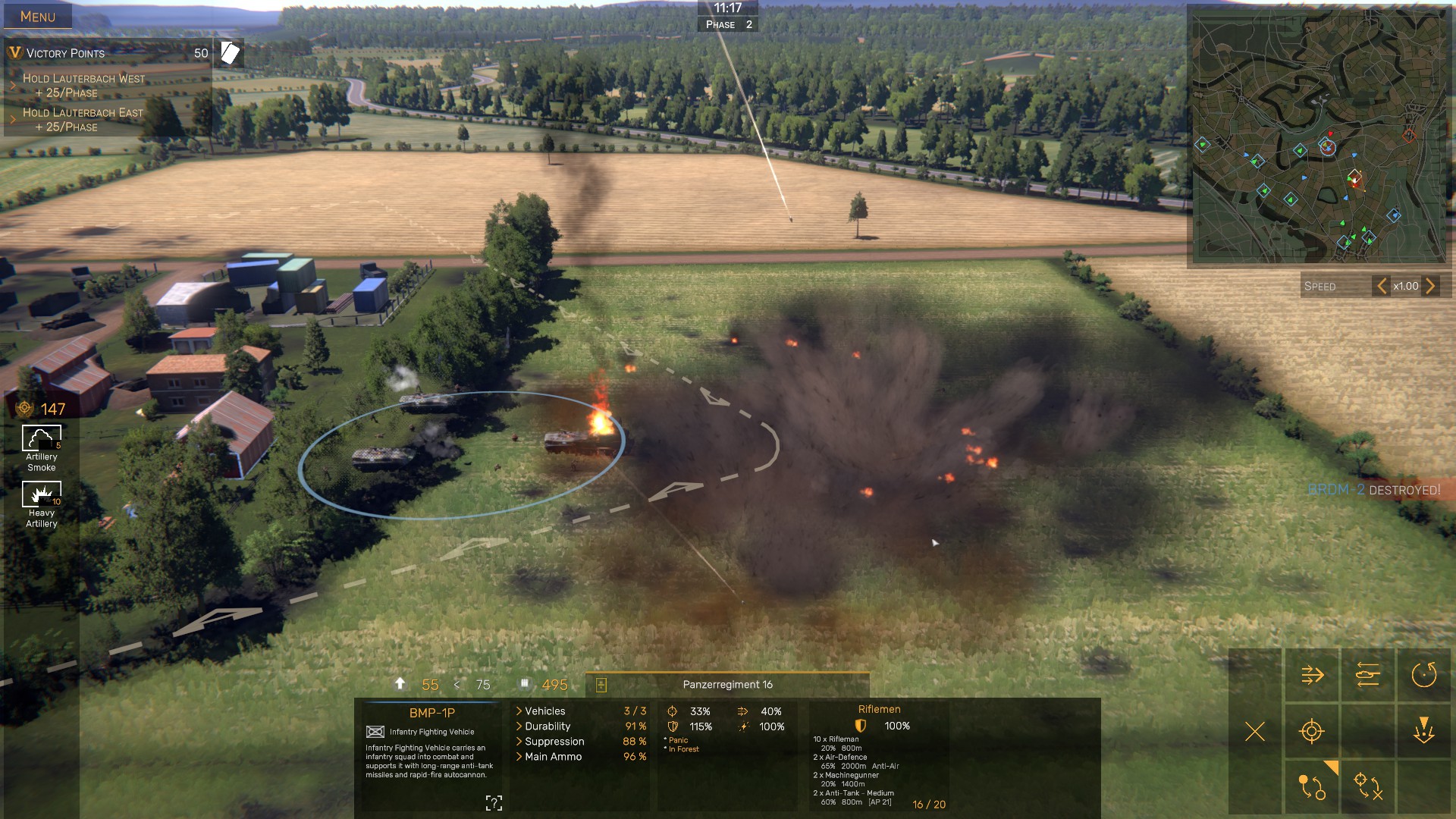Call in Artillery Smoke support
Viewport: 1456px width, 819px height.
click(42, 439)
